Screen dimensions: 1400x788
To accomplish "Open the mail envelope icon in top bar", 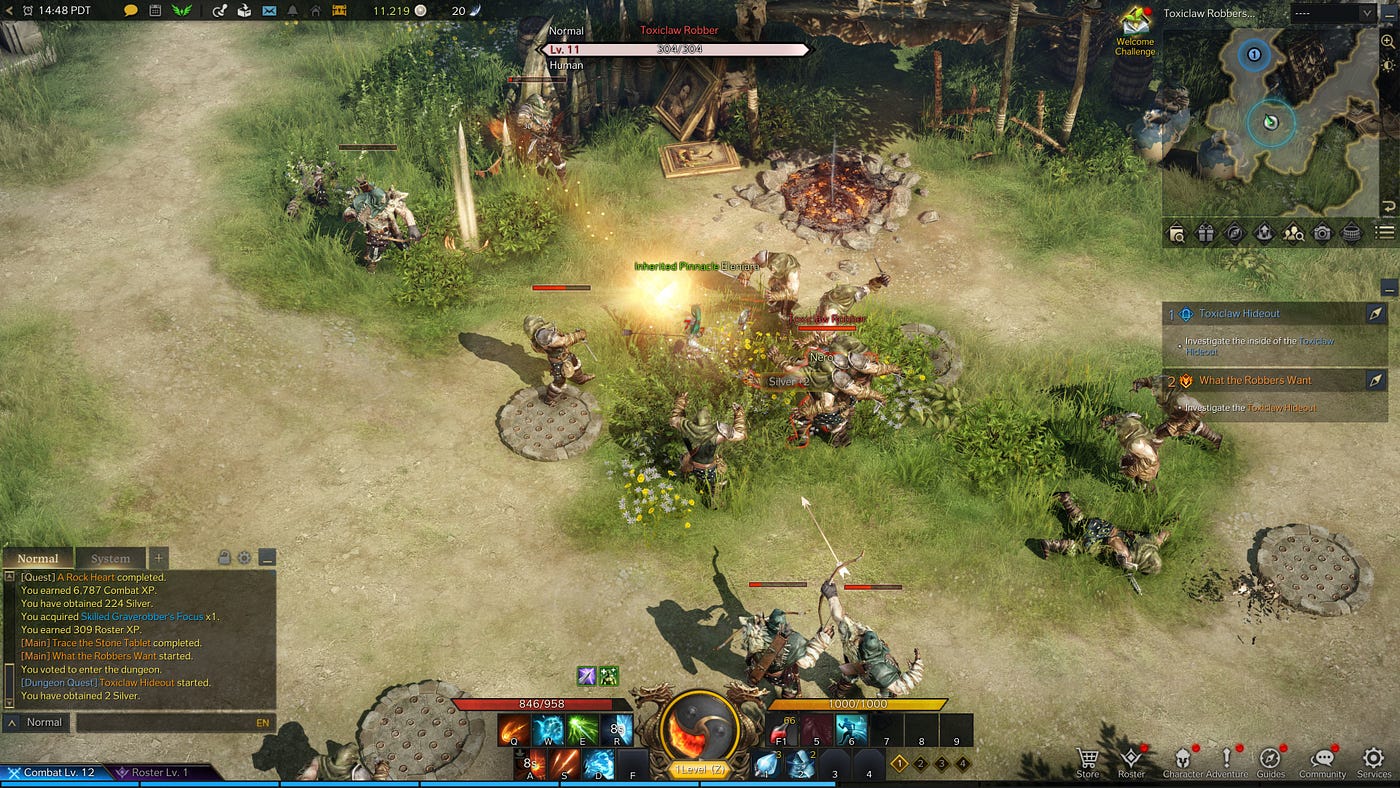I will [269, 10].
